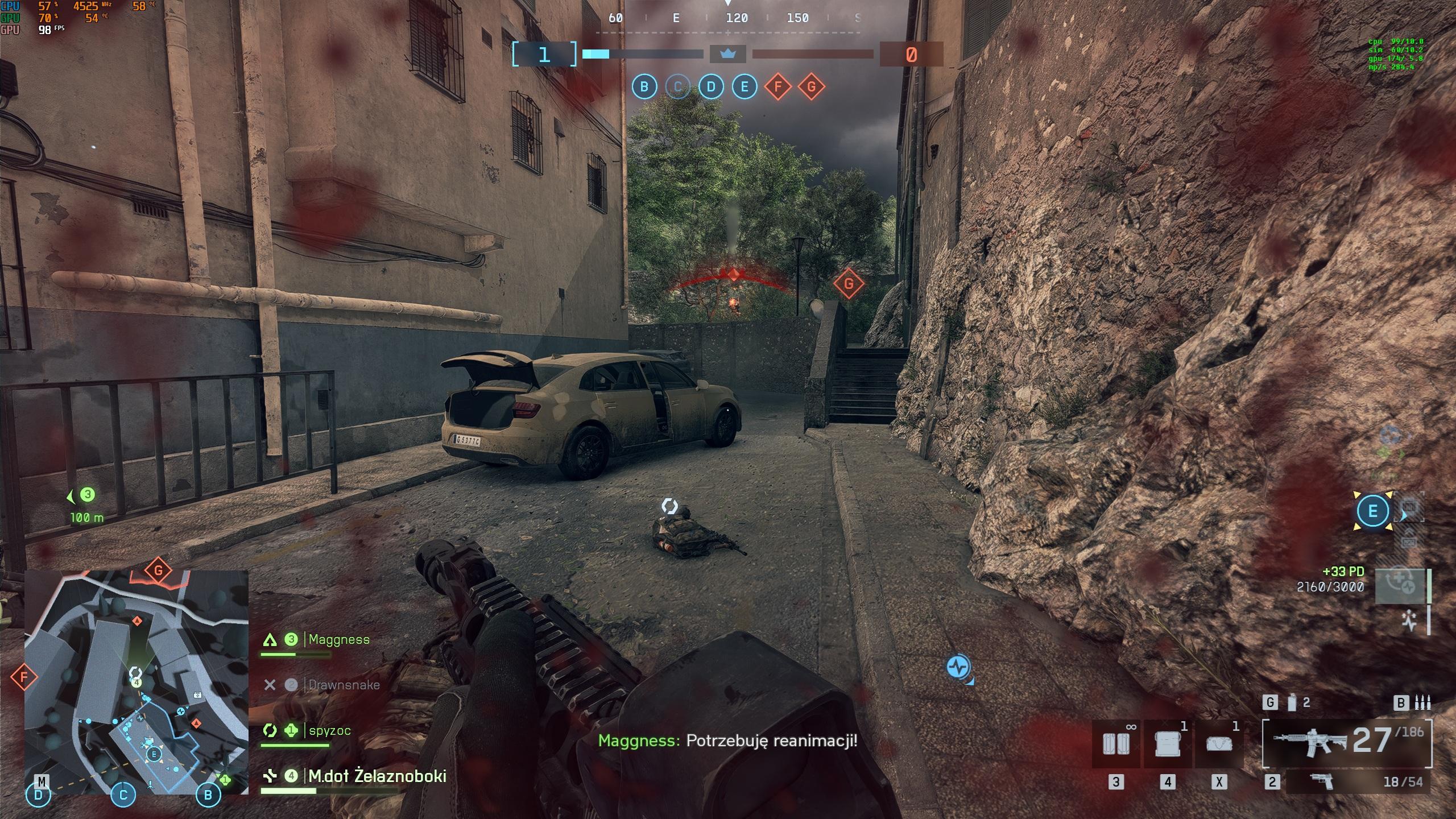
Task: Select M.dot Żelaznoboki in the squad list
Action: pos(377,776)
